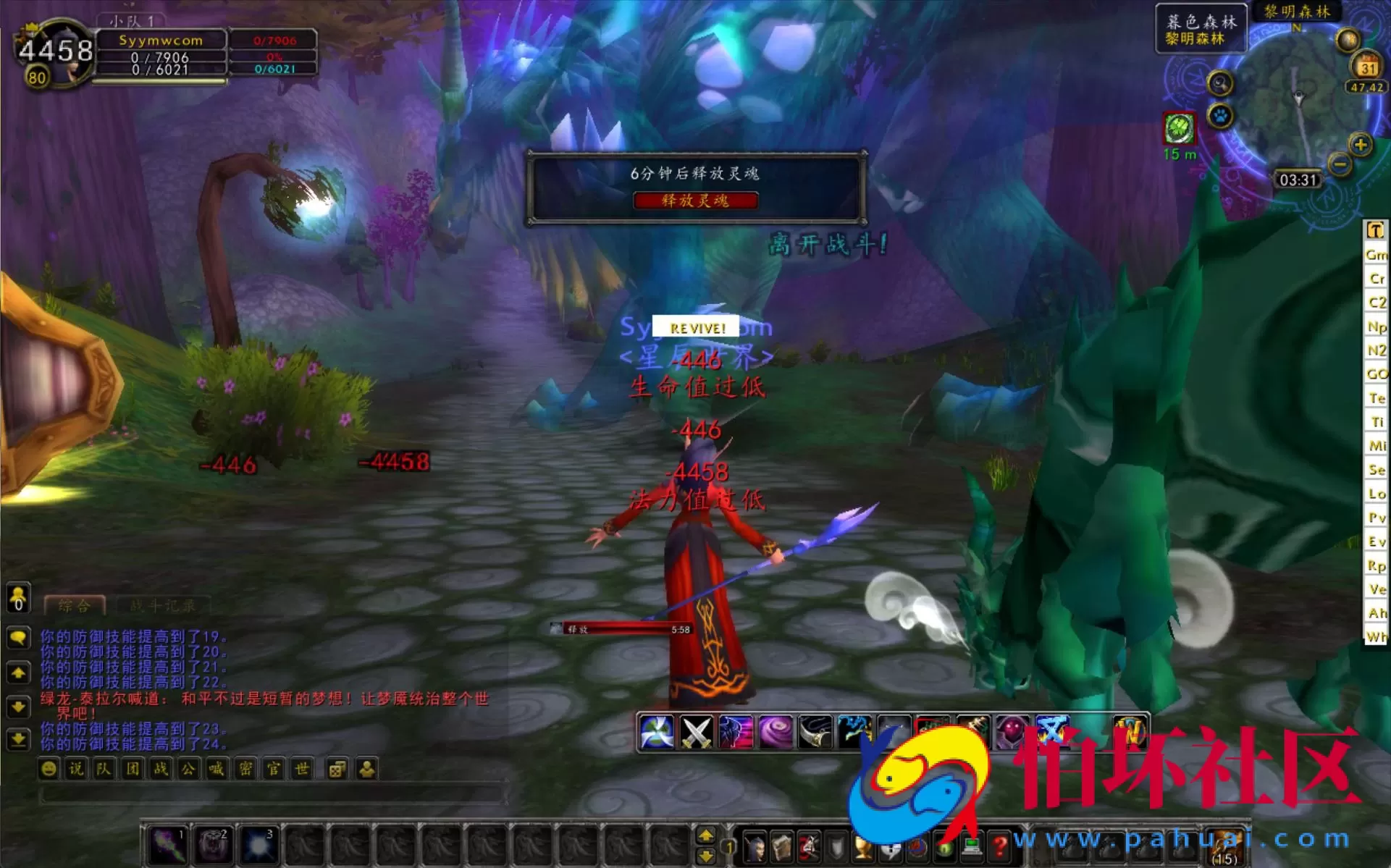
Task: Open the character info portrait icon
Action: [x=756, y=848]
